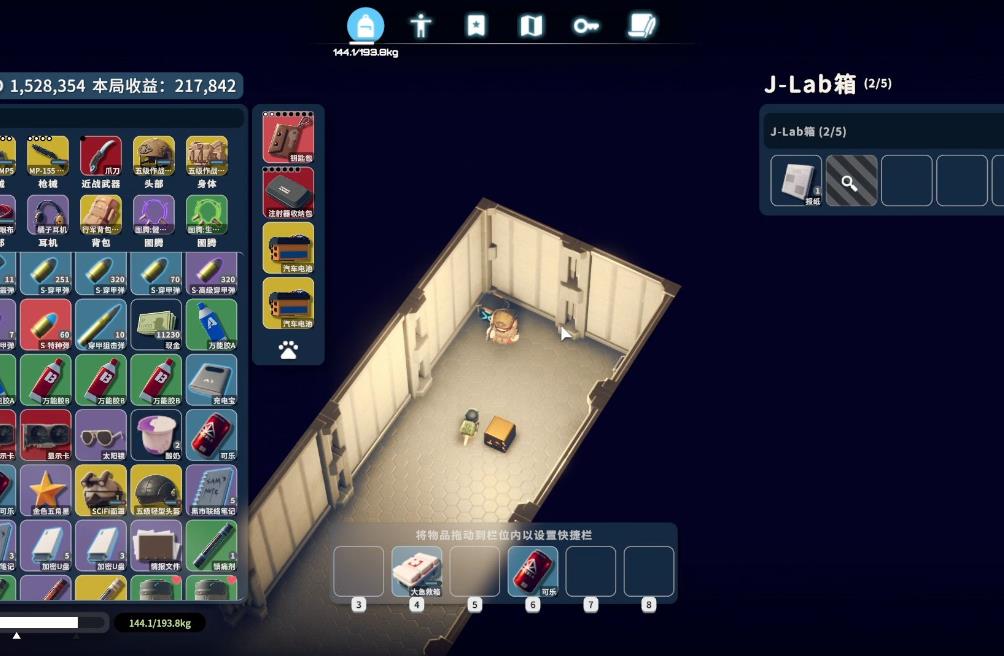Open the backpack inventory tab
This screenshot has width=1004, height=656.
point(366,26)
